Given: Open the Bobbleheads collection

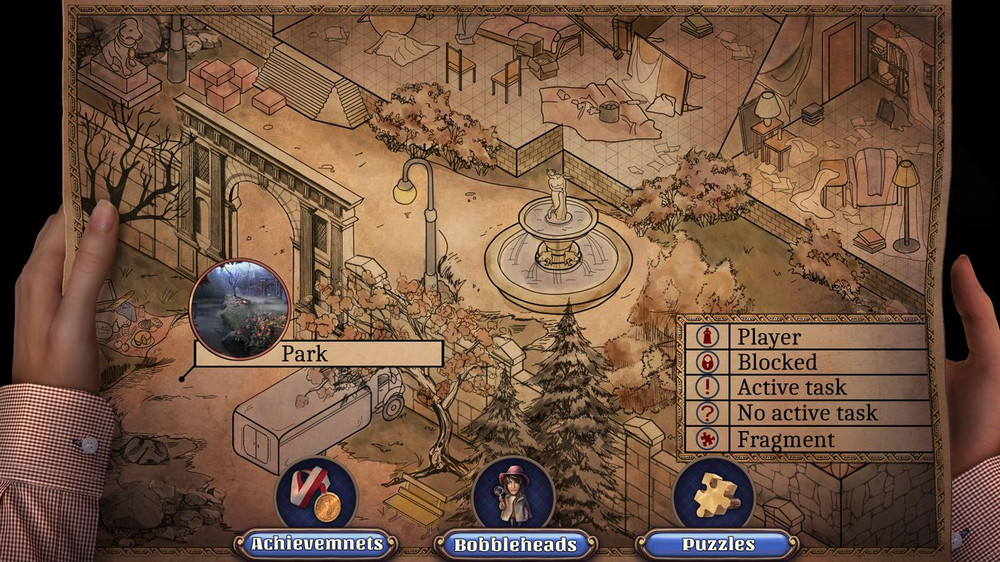Looking at the screenshot, I should (x=515, y=545).
